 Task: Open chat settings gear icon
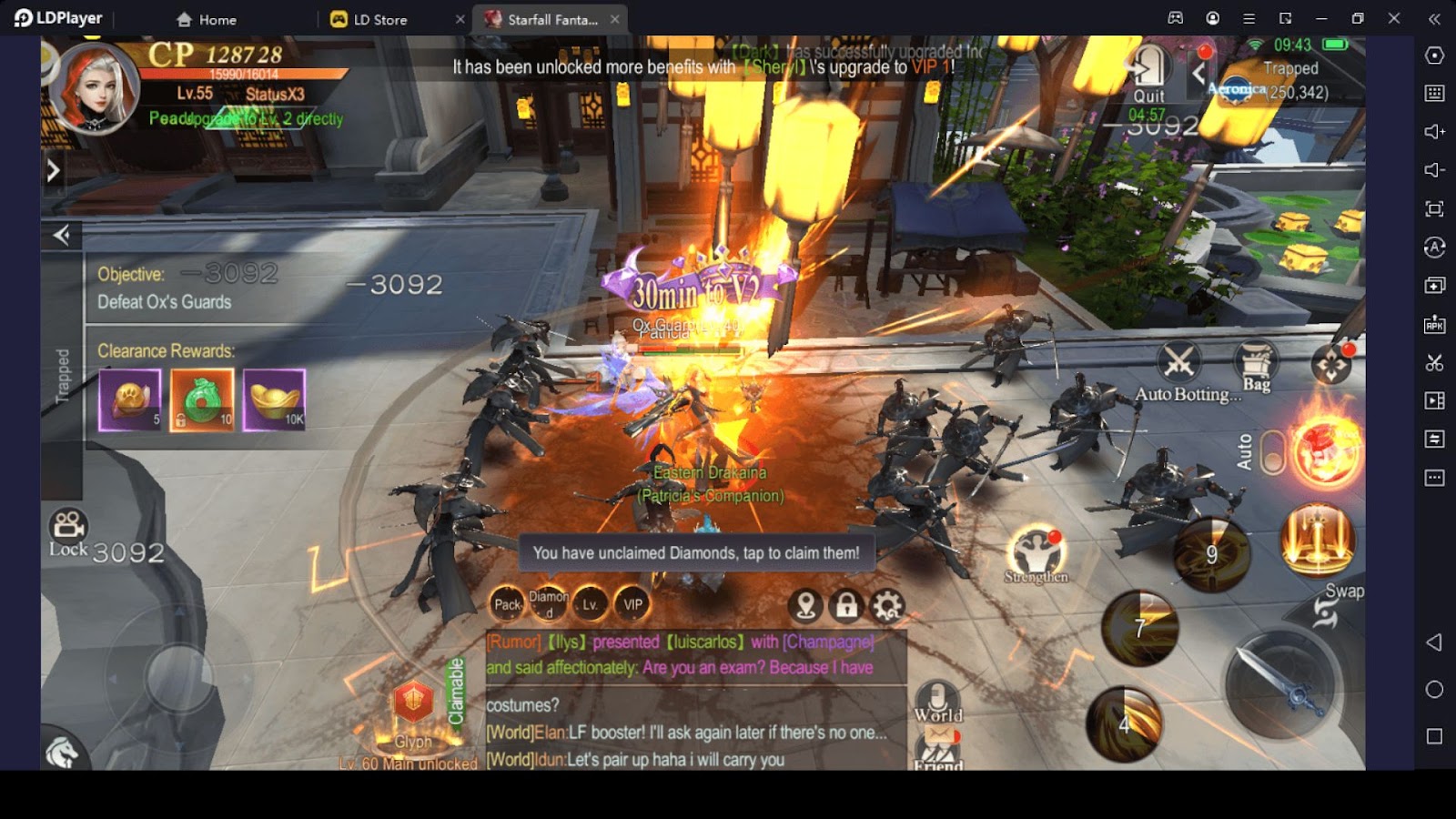pos(887,605)
